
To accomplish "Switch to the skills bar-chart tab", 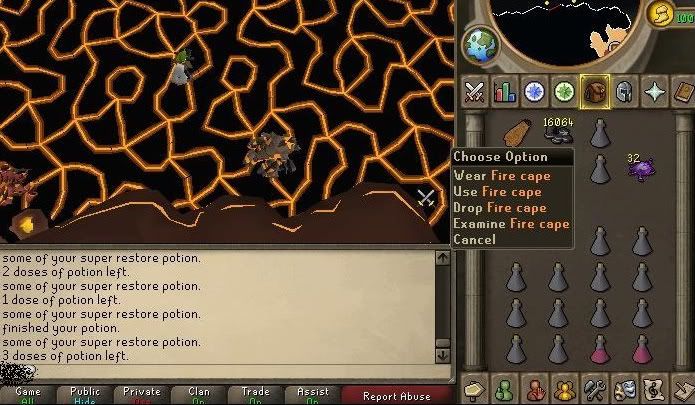I will click(504, 92).
